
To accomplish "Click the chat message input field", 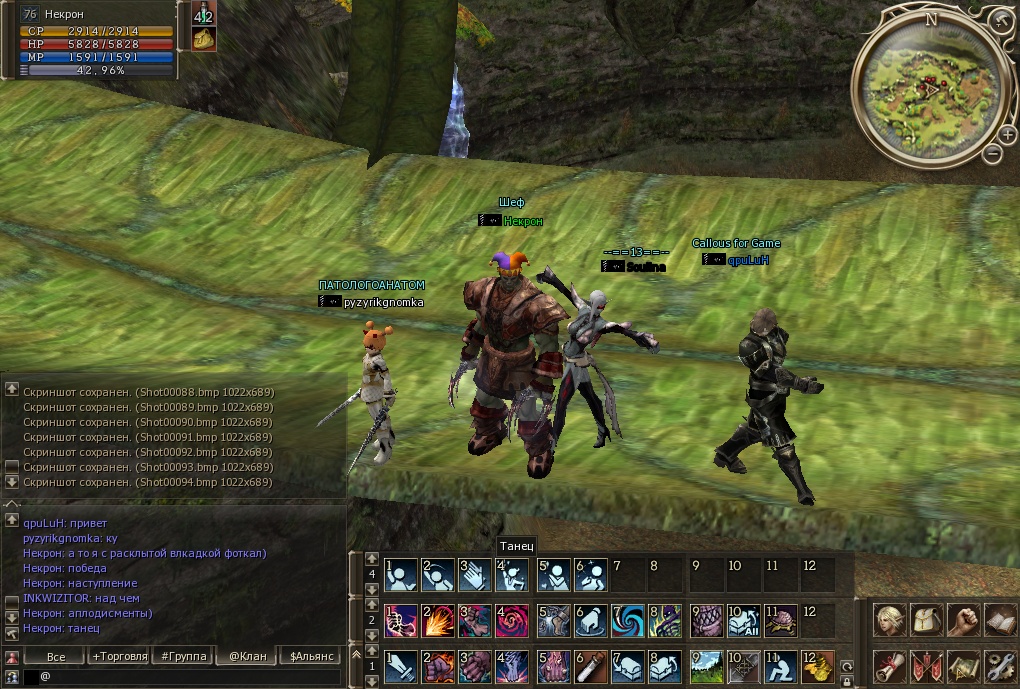I will (x=190, y=677).
